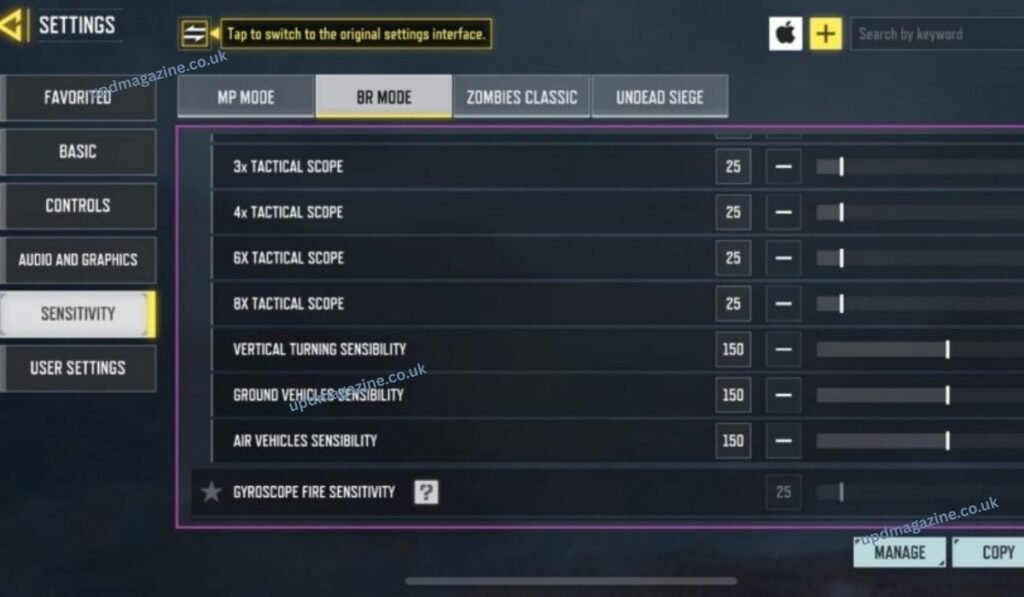The image size is (1024, 597).
Task: Favorite Gyroscope Fire Sensitivity with star
Action: [211, 492]
